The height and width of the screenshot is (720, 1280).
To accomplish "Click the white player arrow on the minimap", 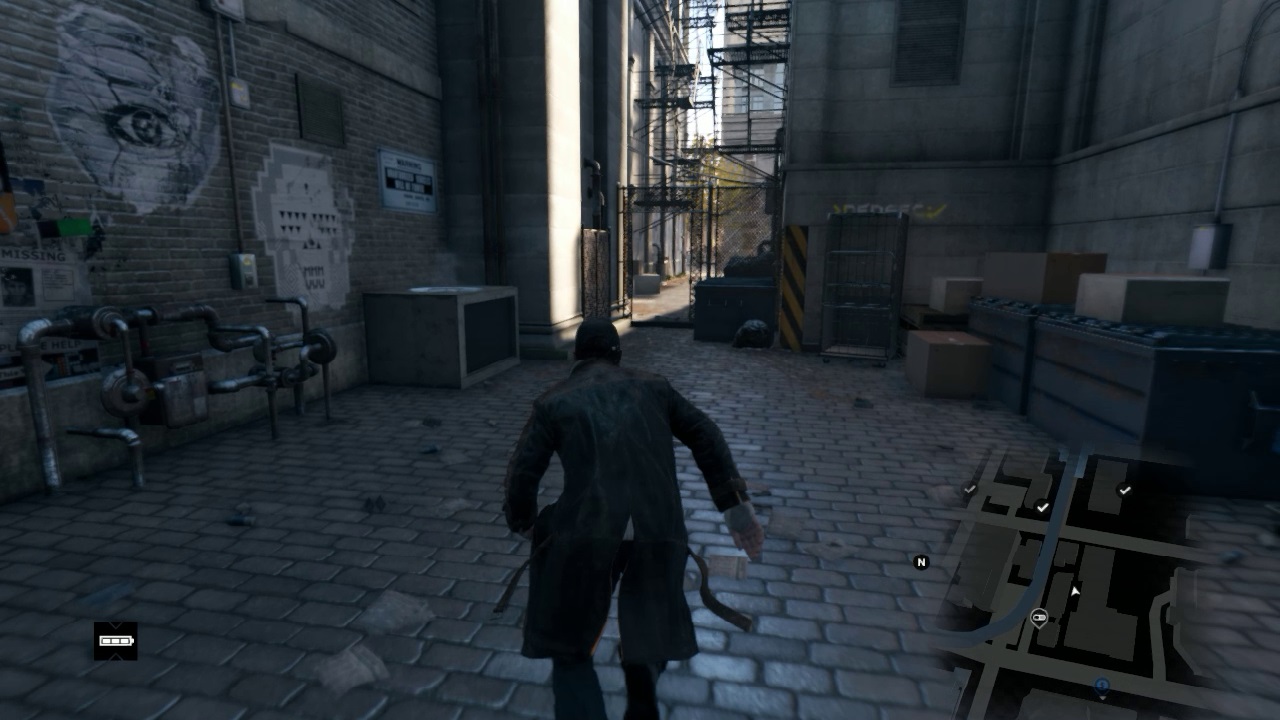I will tap(1075, 592).
